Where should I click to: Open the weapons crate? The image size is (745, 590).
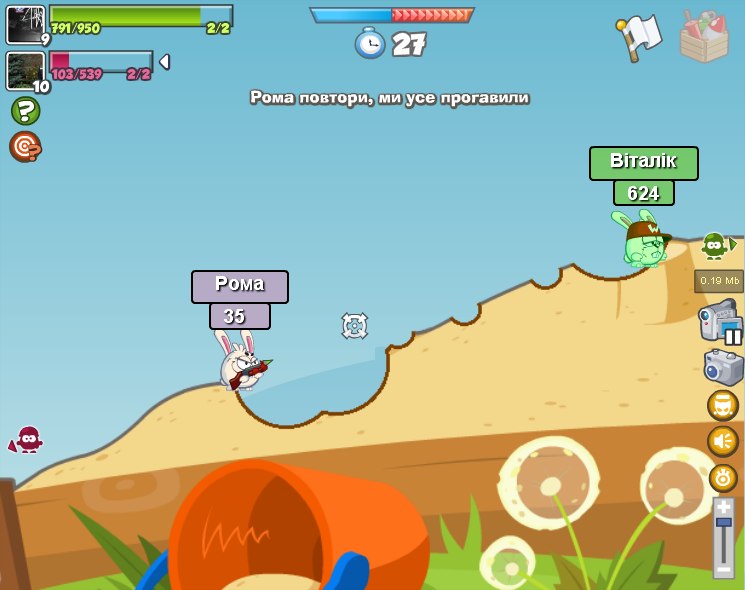(x=704, y=38)
